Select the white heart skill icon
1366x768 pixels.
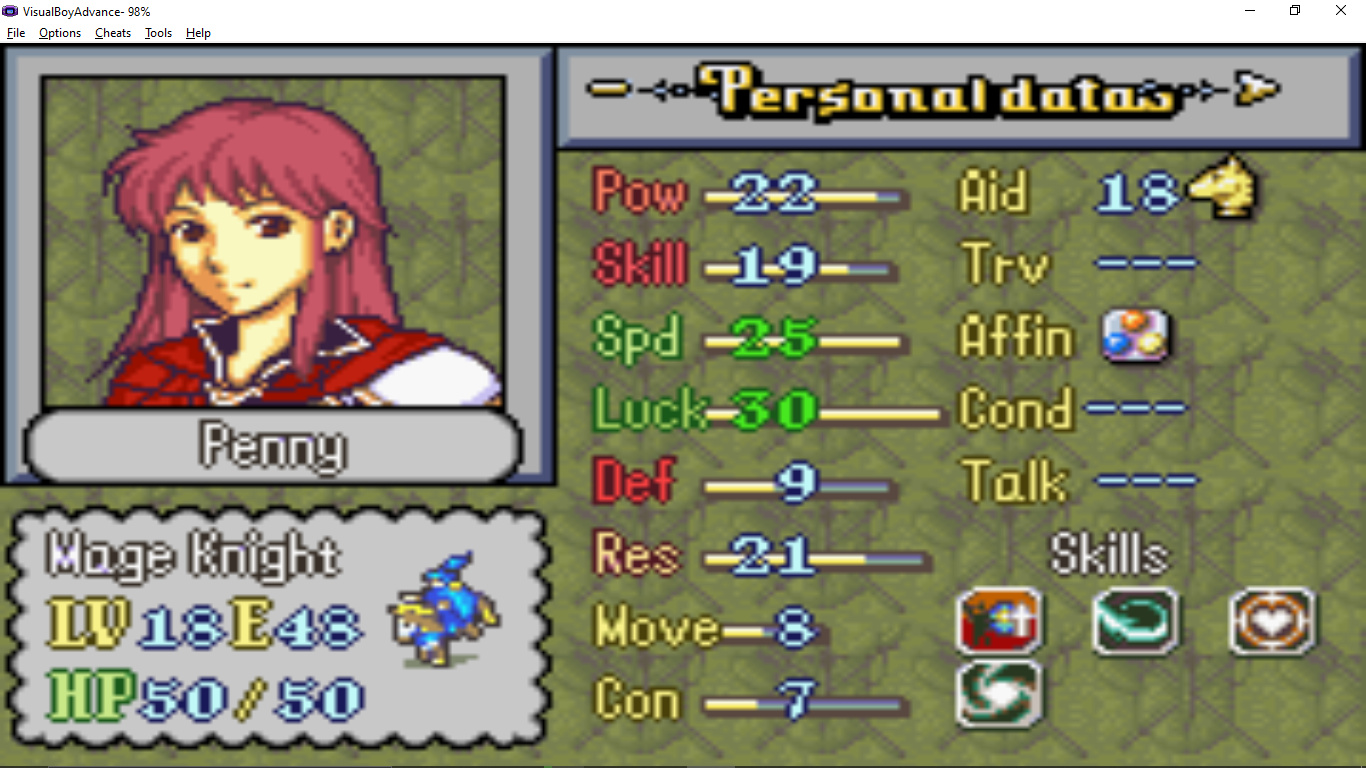coord(1272,621)
